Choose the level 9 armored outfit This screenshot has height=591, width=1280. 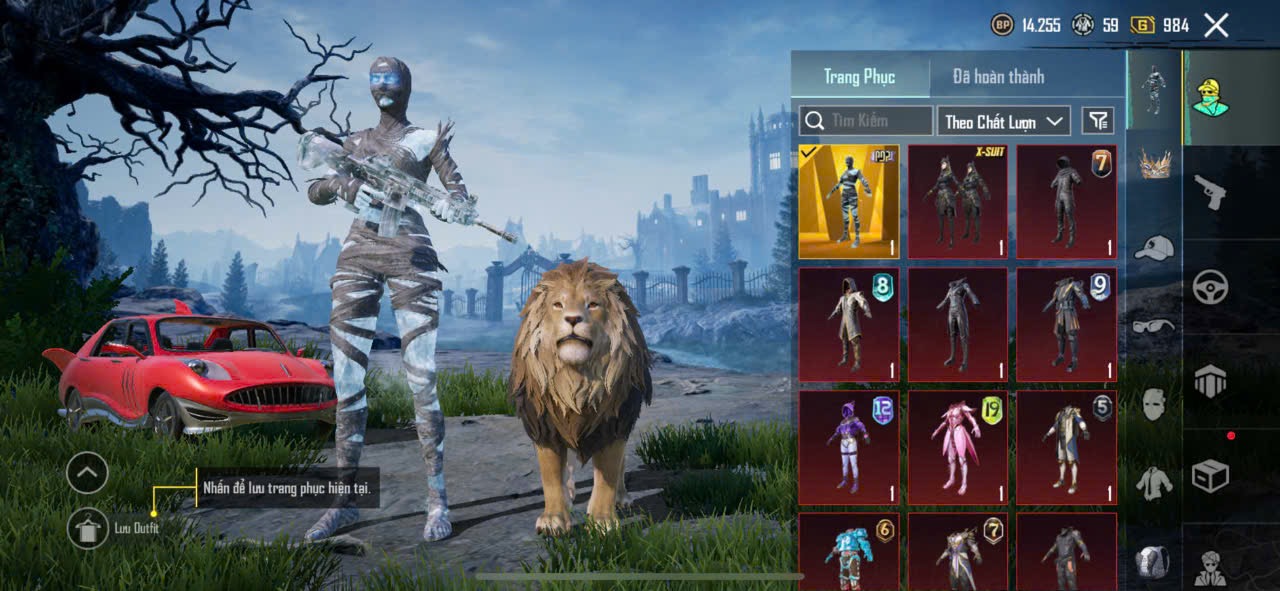pos(1066,324)
